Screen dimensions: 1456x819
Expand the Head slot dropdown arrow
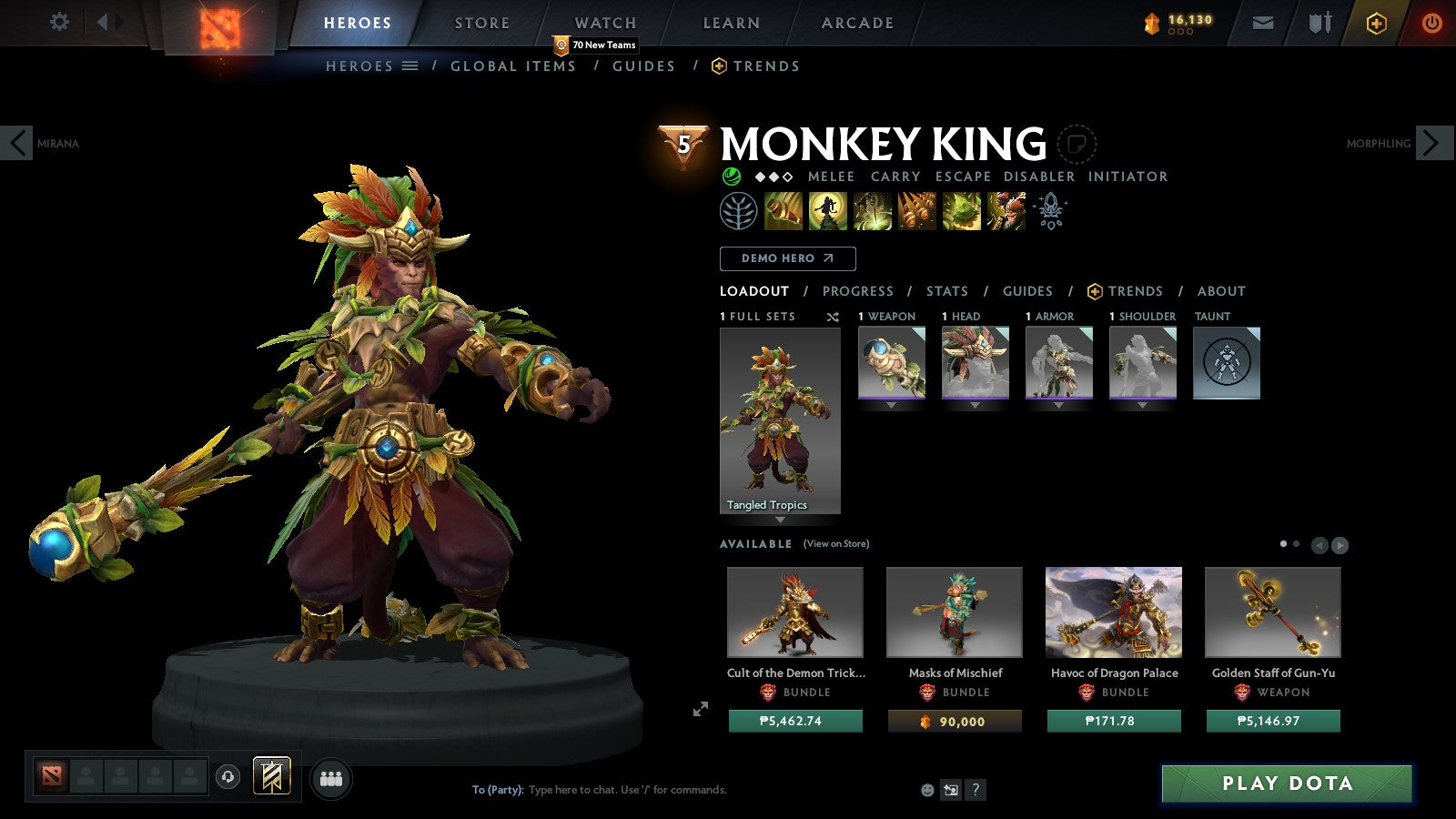tap(975, 404)
